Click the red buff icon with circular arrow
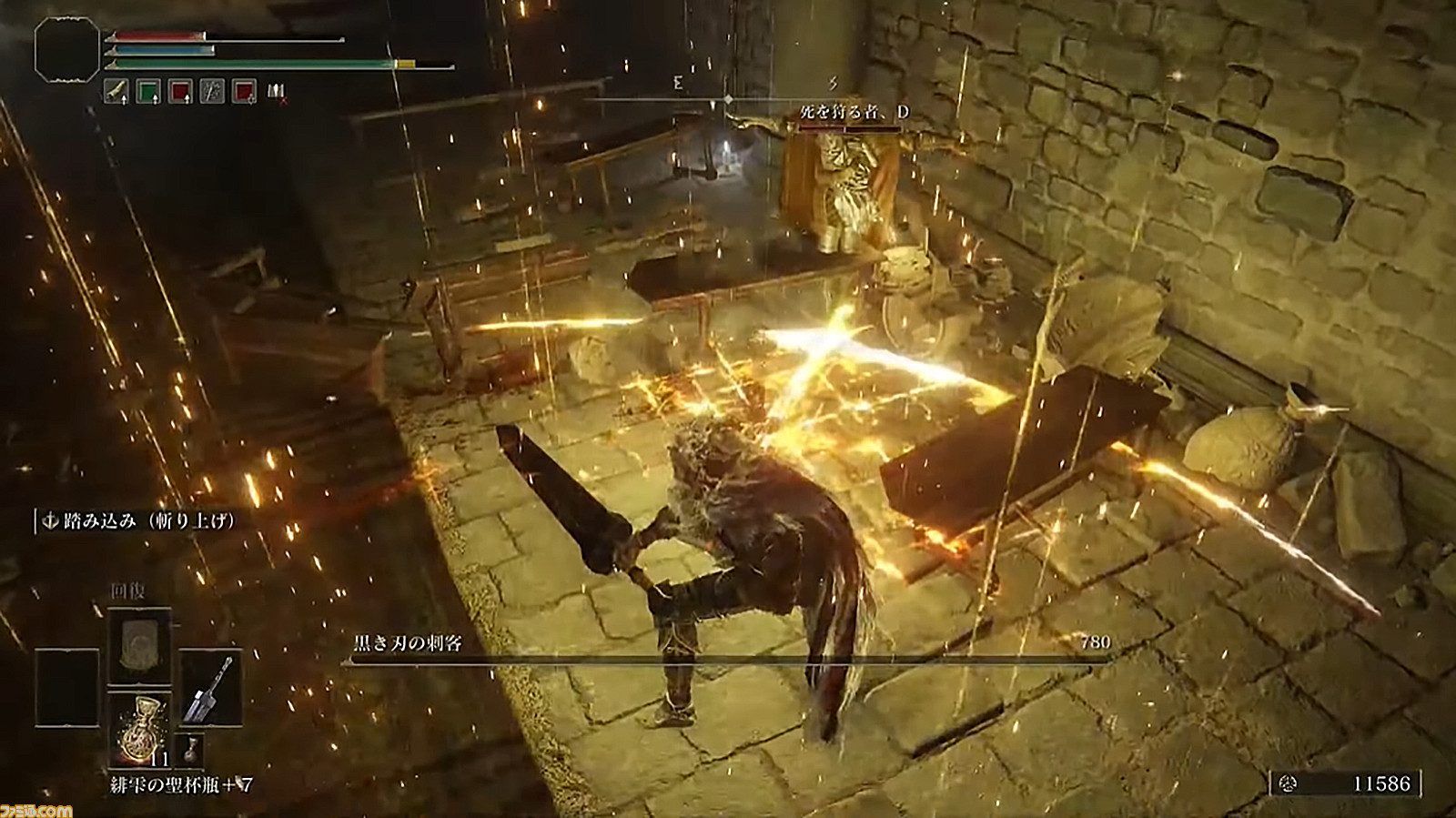Viewport: 1456px width, 818px height. pos(244,91)
